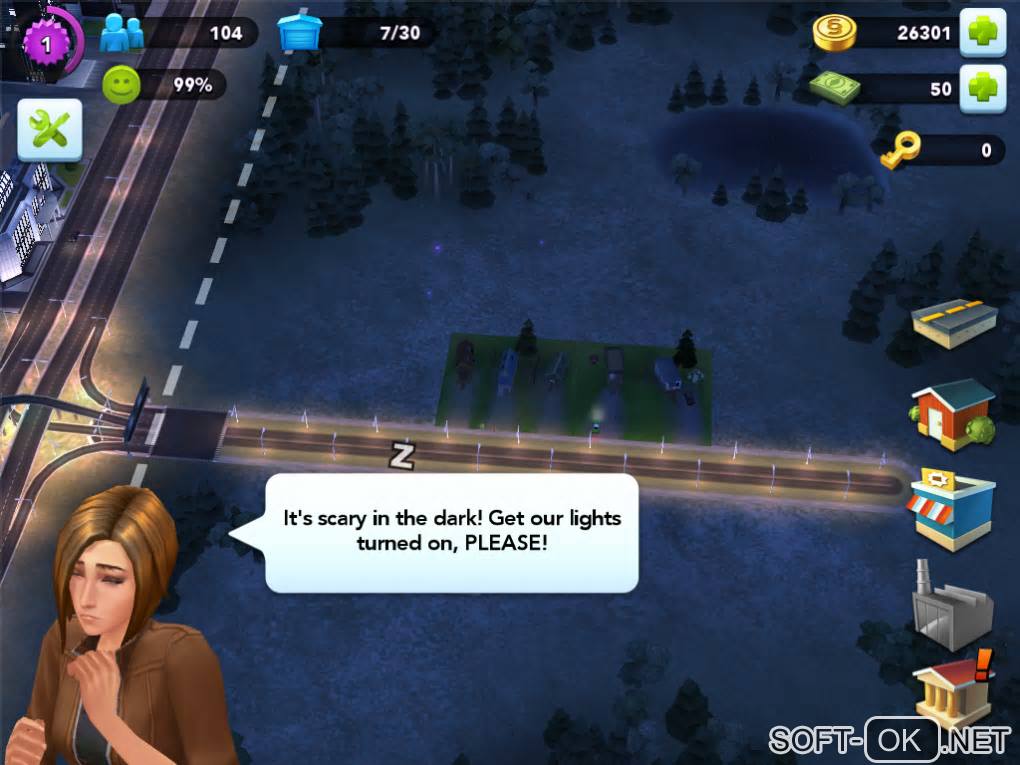This screenshot has width=1020, height=765.
Task: Select the golden key currency icon
Action: coord(901,150)
